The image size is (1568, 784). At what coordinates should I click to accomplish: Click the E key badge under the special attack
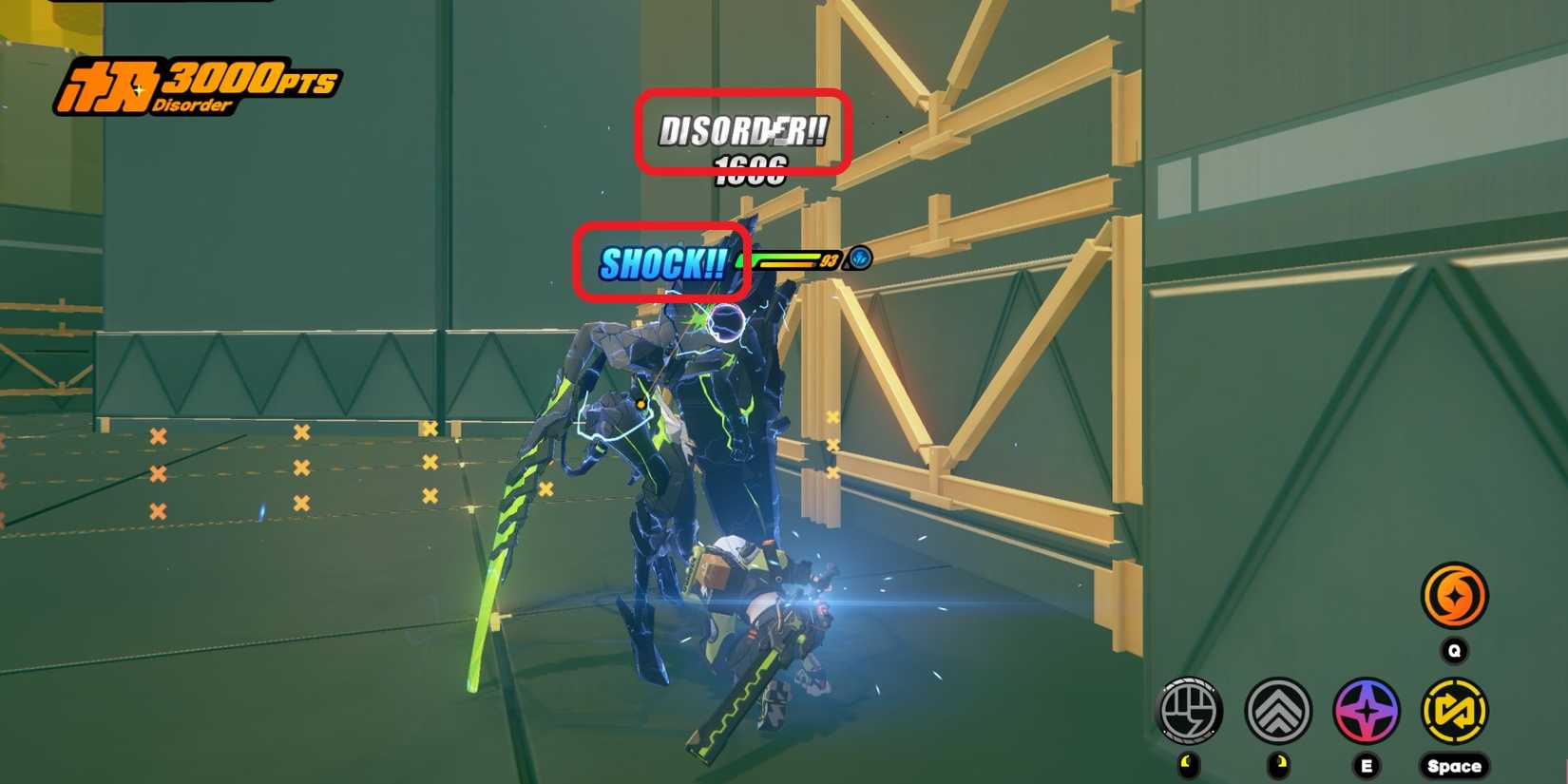1366,764
